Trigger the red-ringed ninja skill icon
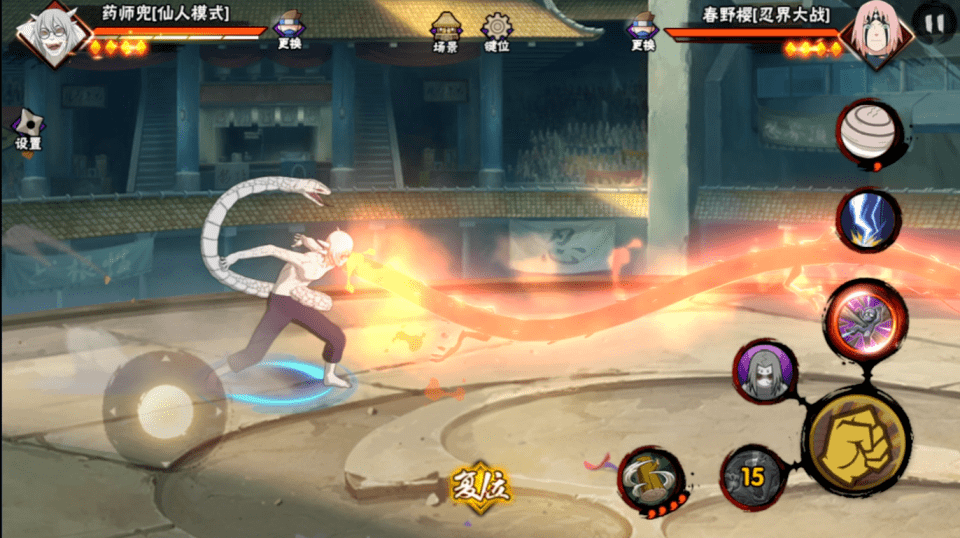Viewport: 960px width, 538px height. [x=865, y=319]
